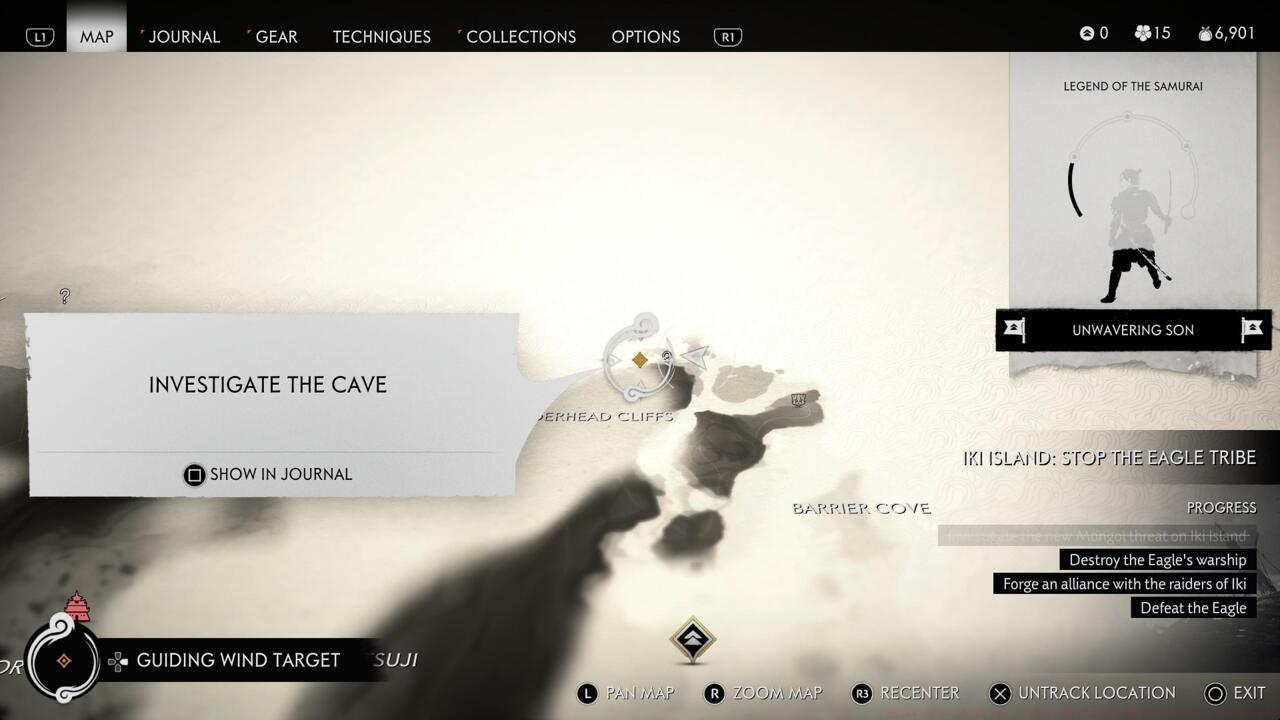Select the eagle banner beside Unwavering Son
This screenshot has height=720, width=1280.
[x=1016, y=330]
